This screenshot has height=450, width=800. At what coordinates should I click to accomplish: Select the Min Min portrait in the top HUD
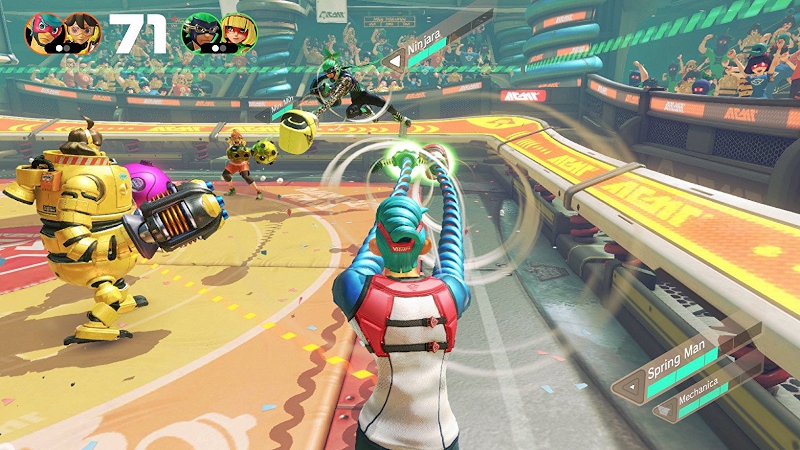[x=239, y=32]
